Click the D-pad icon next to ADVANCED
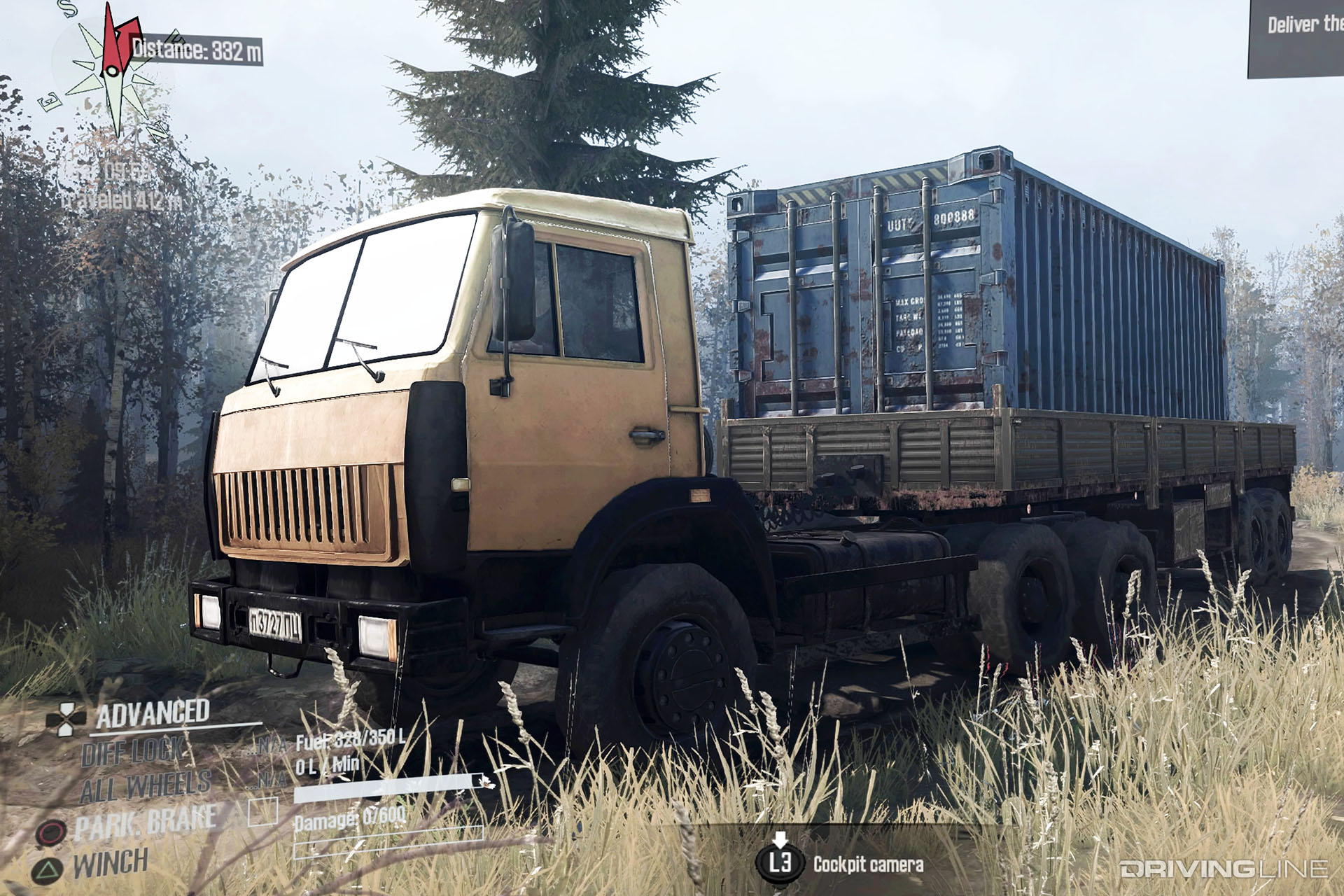This screenshot has width=1344, height=896. coord(66,719)
